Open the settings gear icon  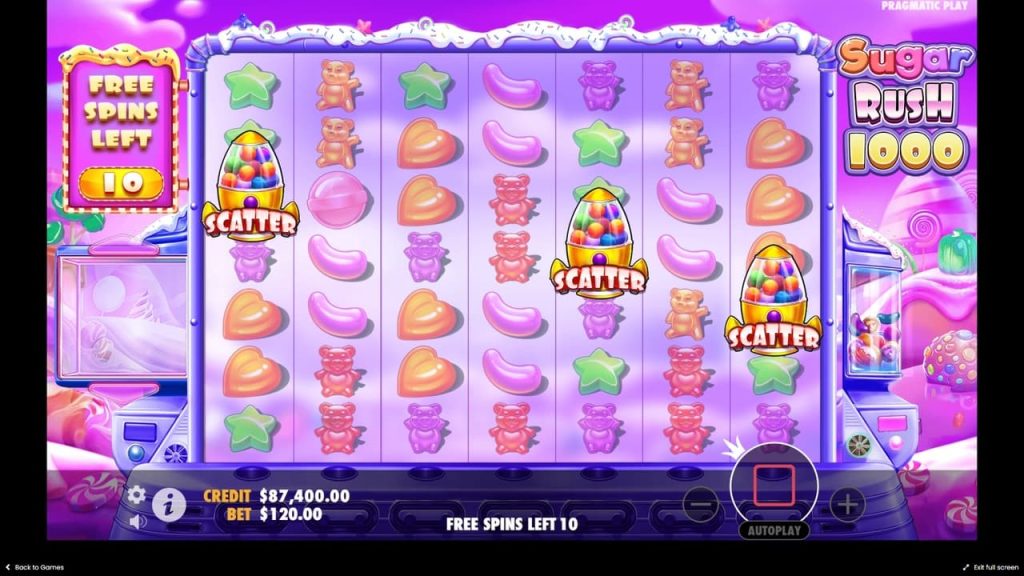click(x=137, y=494)
